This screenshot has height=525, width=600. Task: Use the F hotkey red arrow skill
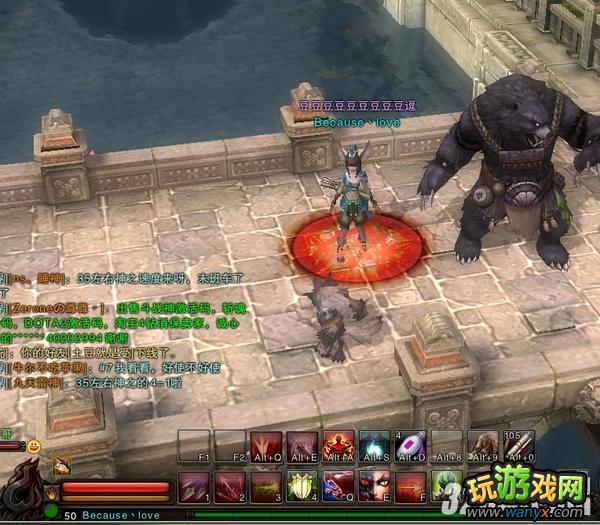pos(410,487)
